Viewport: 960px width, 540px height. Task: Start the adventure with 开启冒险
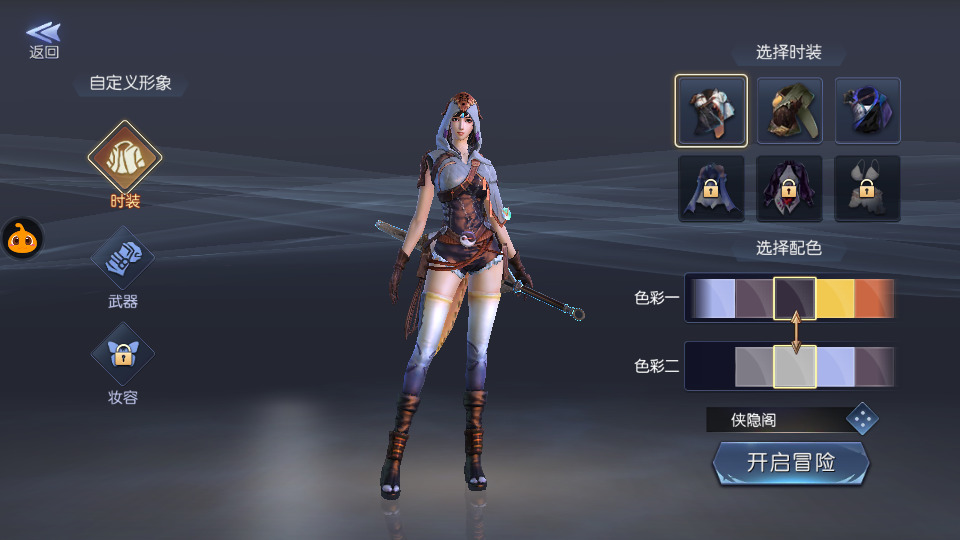[x=790, y=463]
